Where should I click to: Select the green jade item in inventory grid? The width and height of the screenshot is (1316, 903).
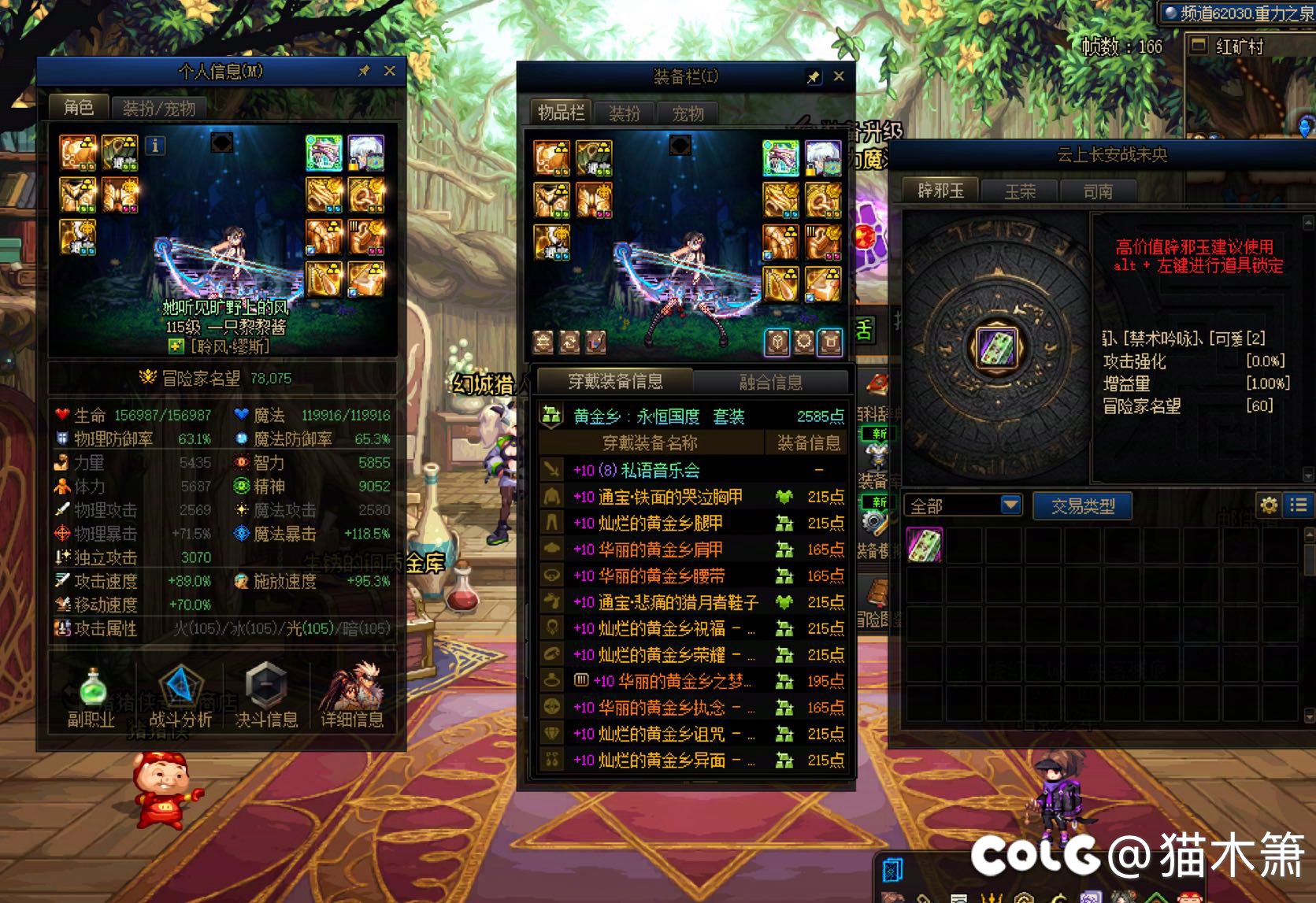click(925, 545)
